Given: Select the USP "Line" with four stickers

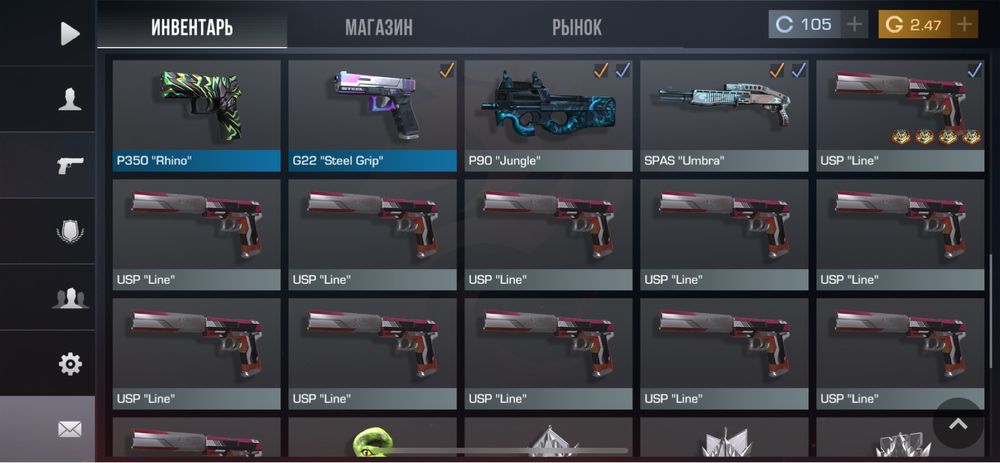Looking at the screenshot, I should (x=900, y=115).
